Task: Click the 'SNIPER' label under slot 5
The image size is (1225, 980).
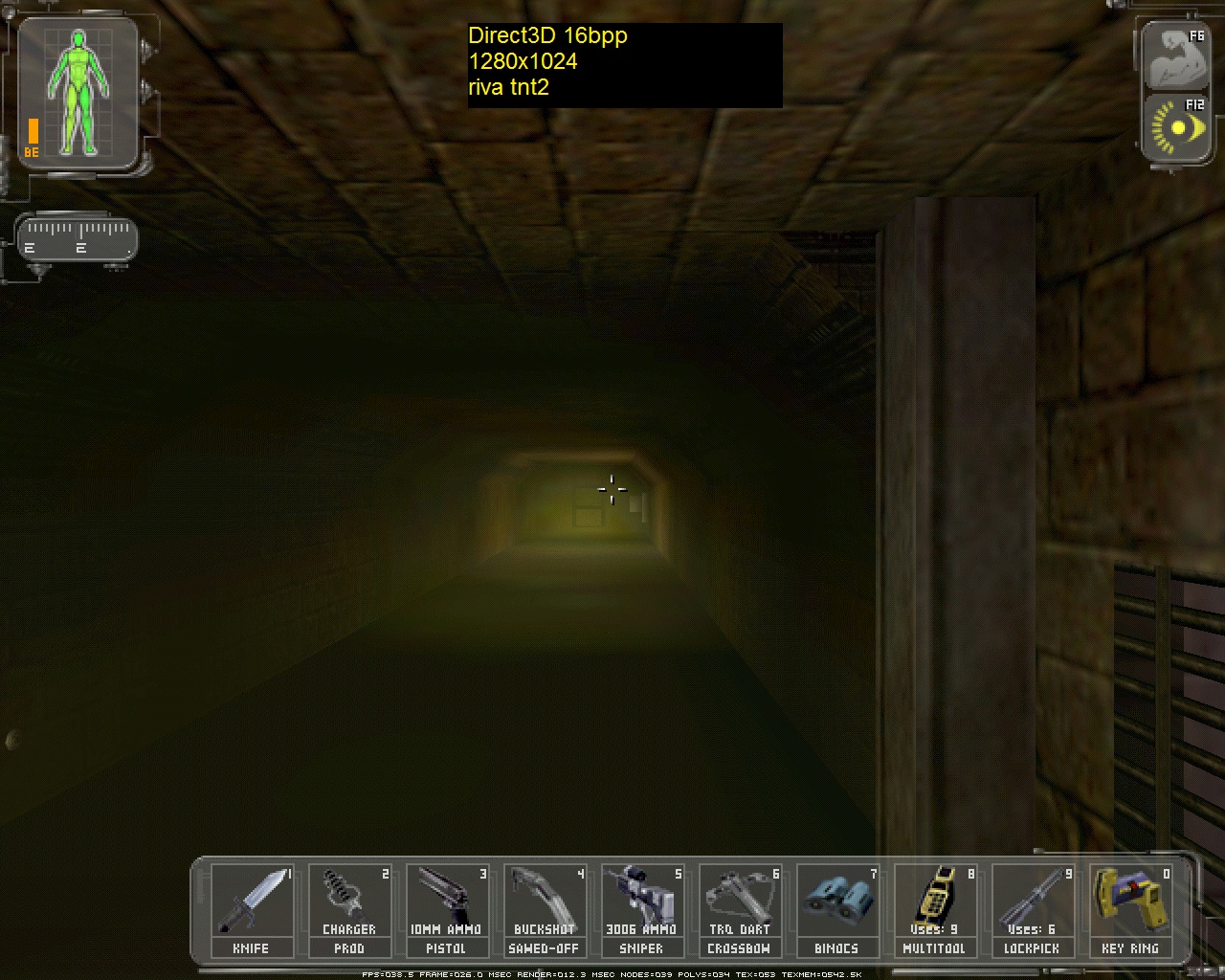Action: [x=642, y=948]
